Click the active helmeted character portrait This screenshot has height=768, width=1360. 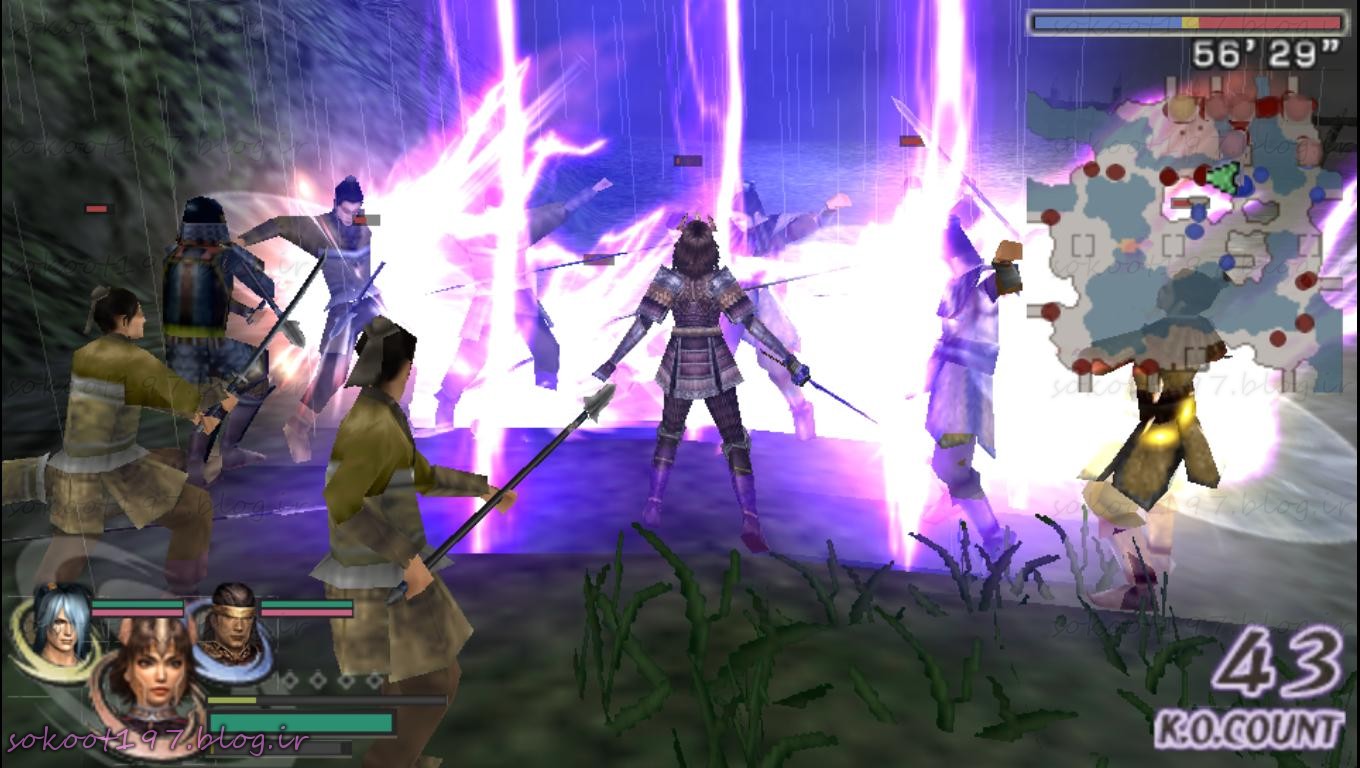click(150, 667)
